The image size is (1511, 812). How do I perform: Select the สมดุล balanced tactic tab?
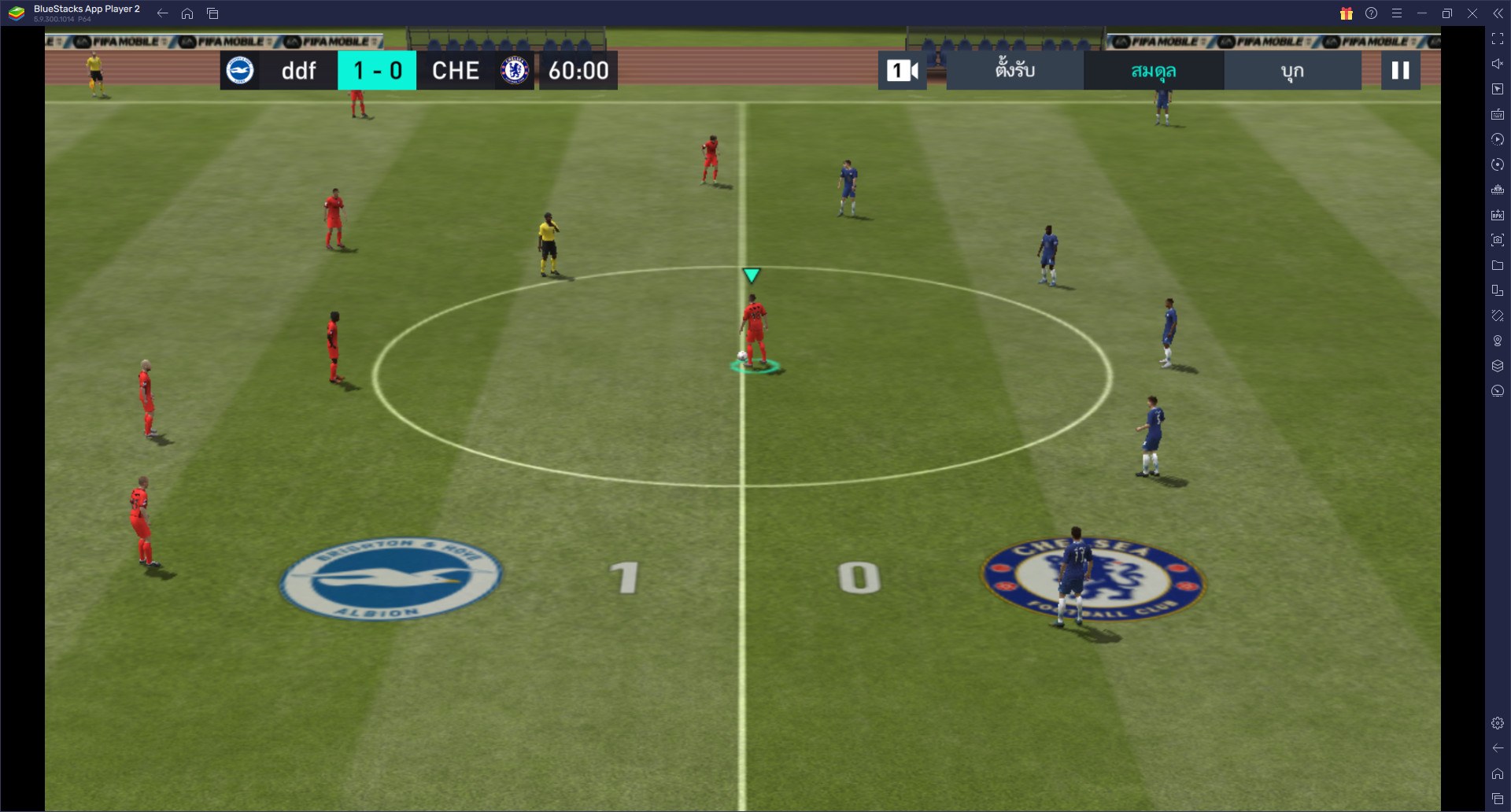[1154, 70]
